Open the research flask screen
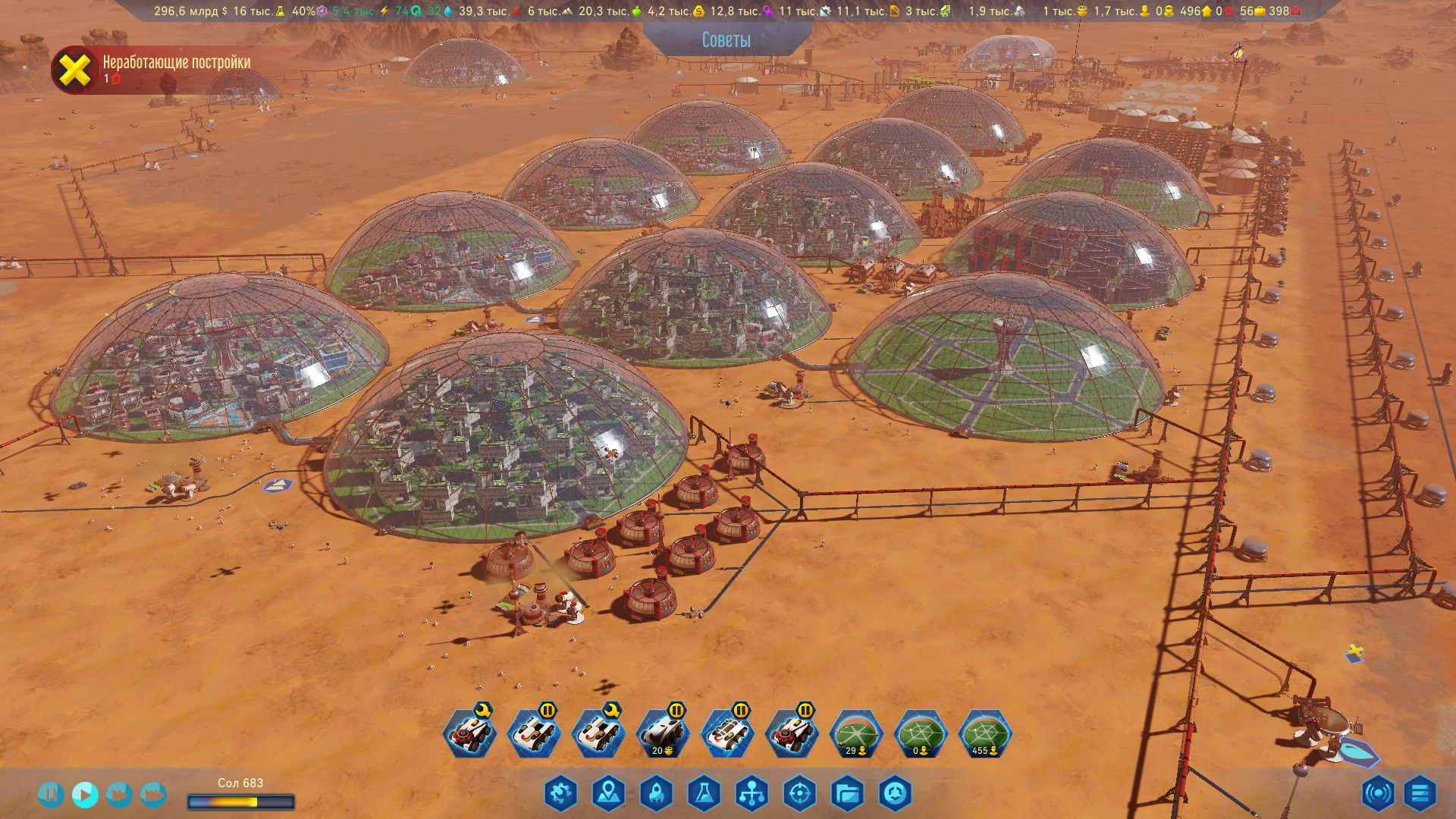The image size is (1456, 819). [704, 794]
